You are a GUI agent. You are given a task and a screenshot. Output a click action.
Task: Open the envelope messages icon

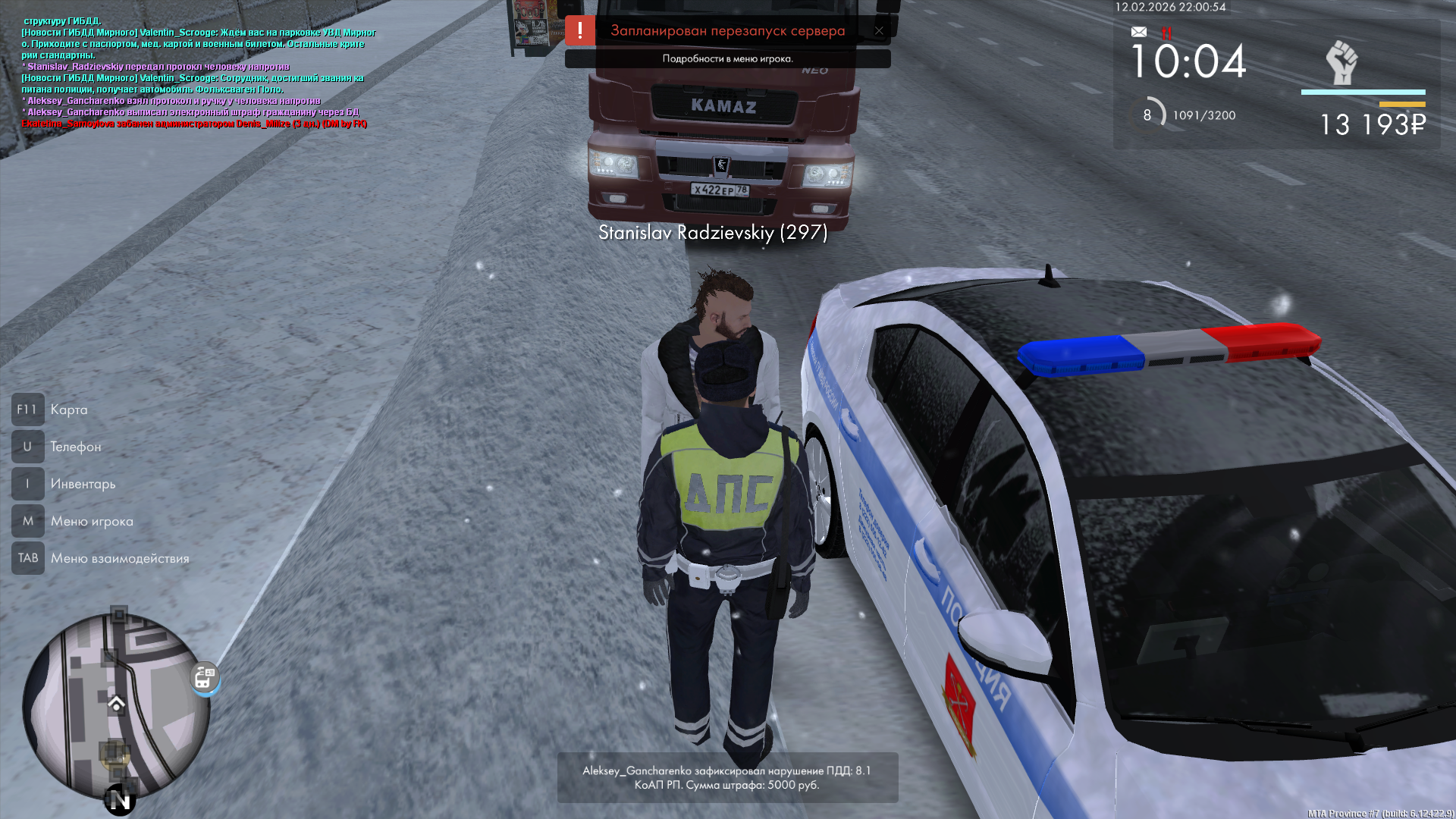pyautogui.click(x=1139, y=32)
